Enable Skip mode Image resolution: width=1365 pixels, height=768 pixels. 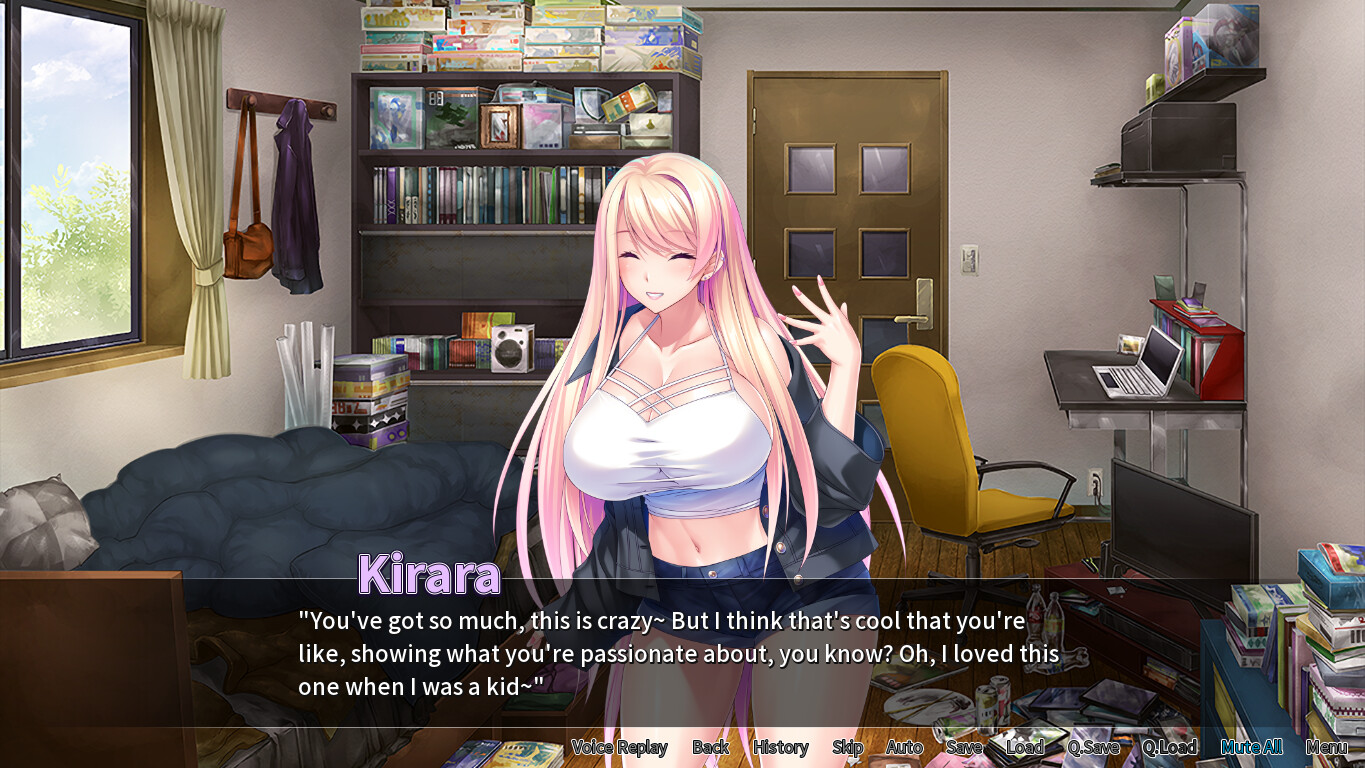[847, 747]
